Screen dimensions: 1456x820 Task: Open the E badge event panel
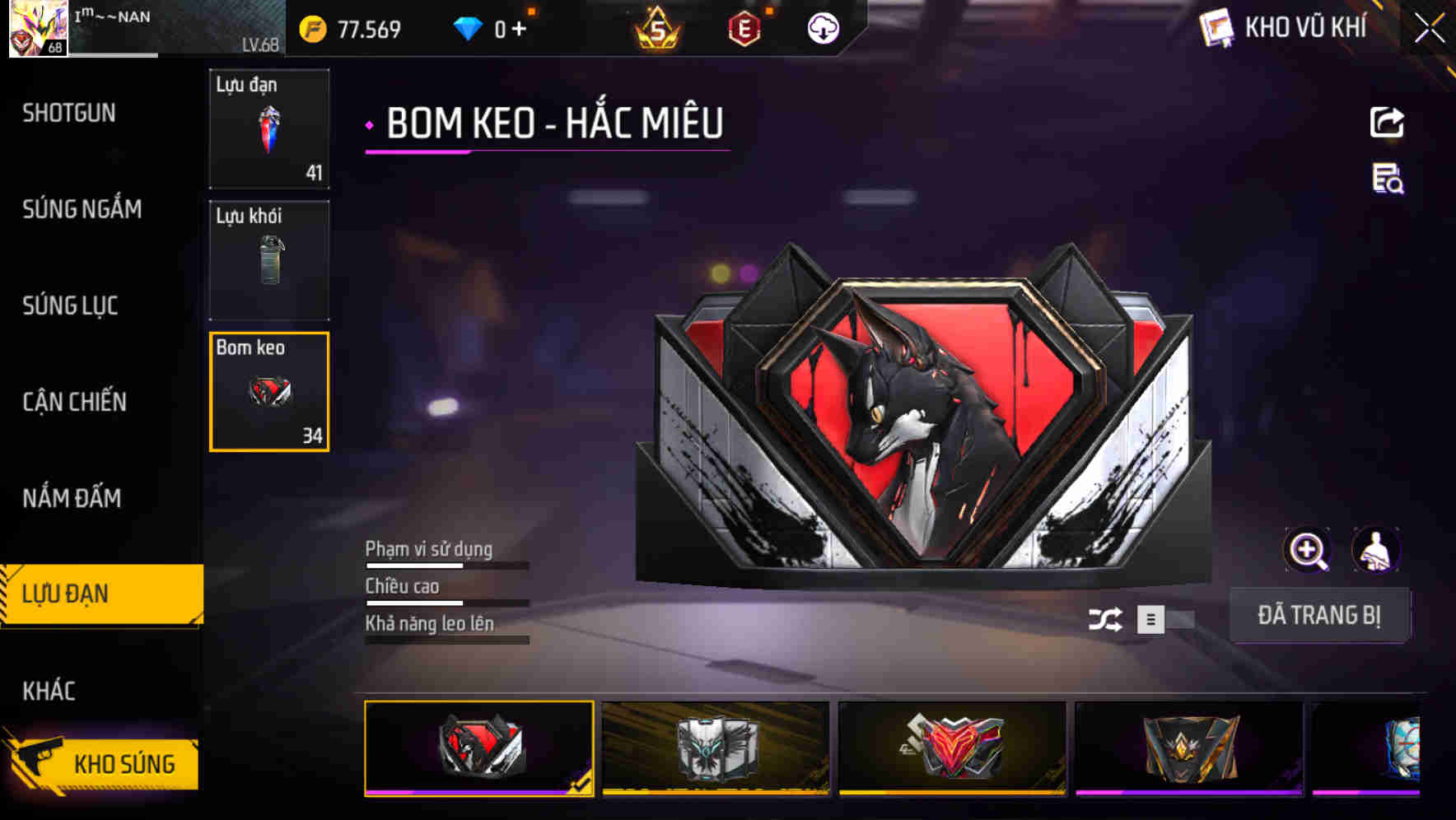(x=742, y=30)
